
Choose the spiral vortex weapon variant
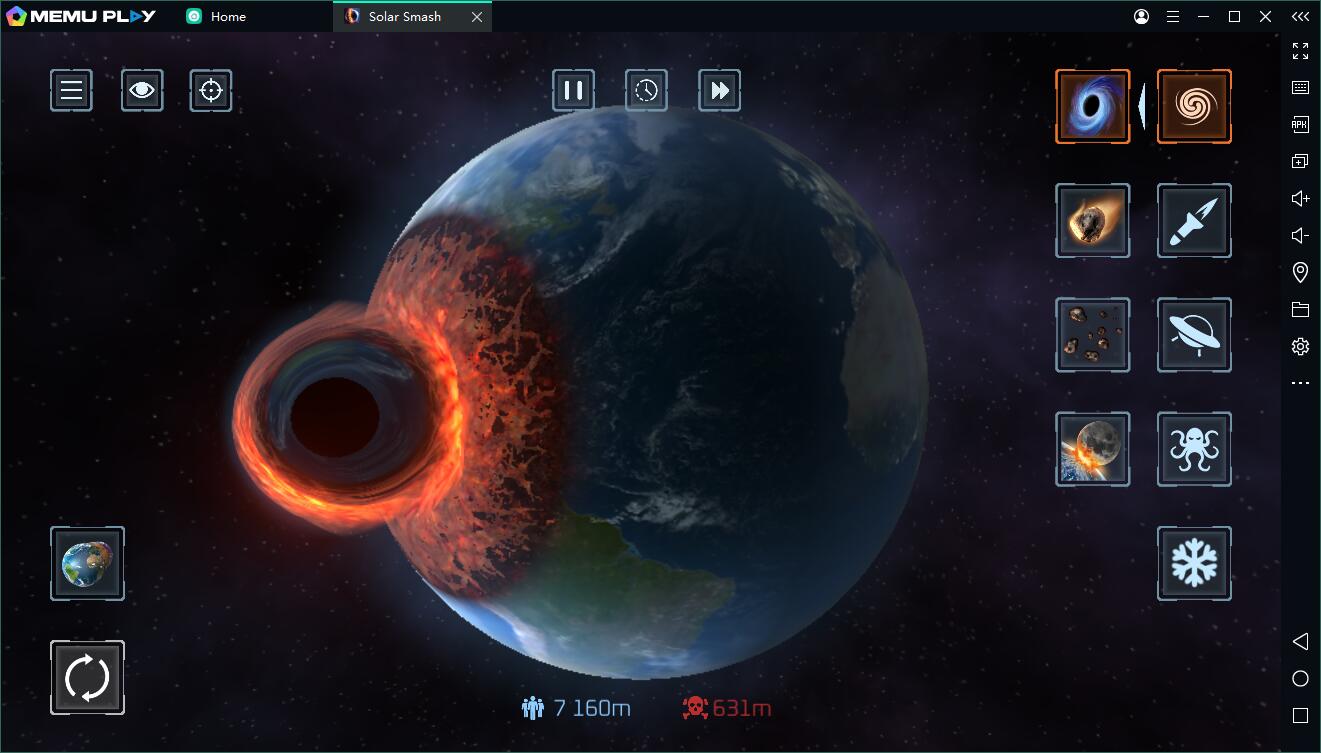coord(1194,106)
